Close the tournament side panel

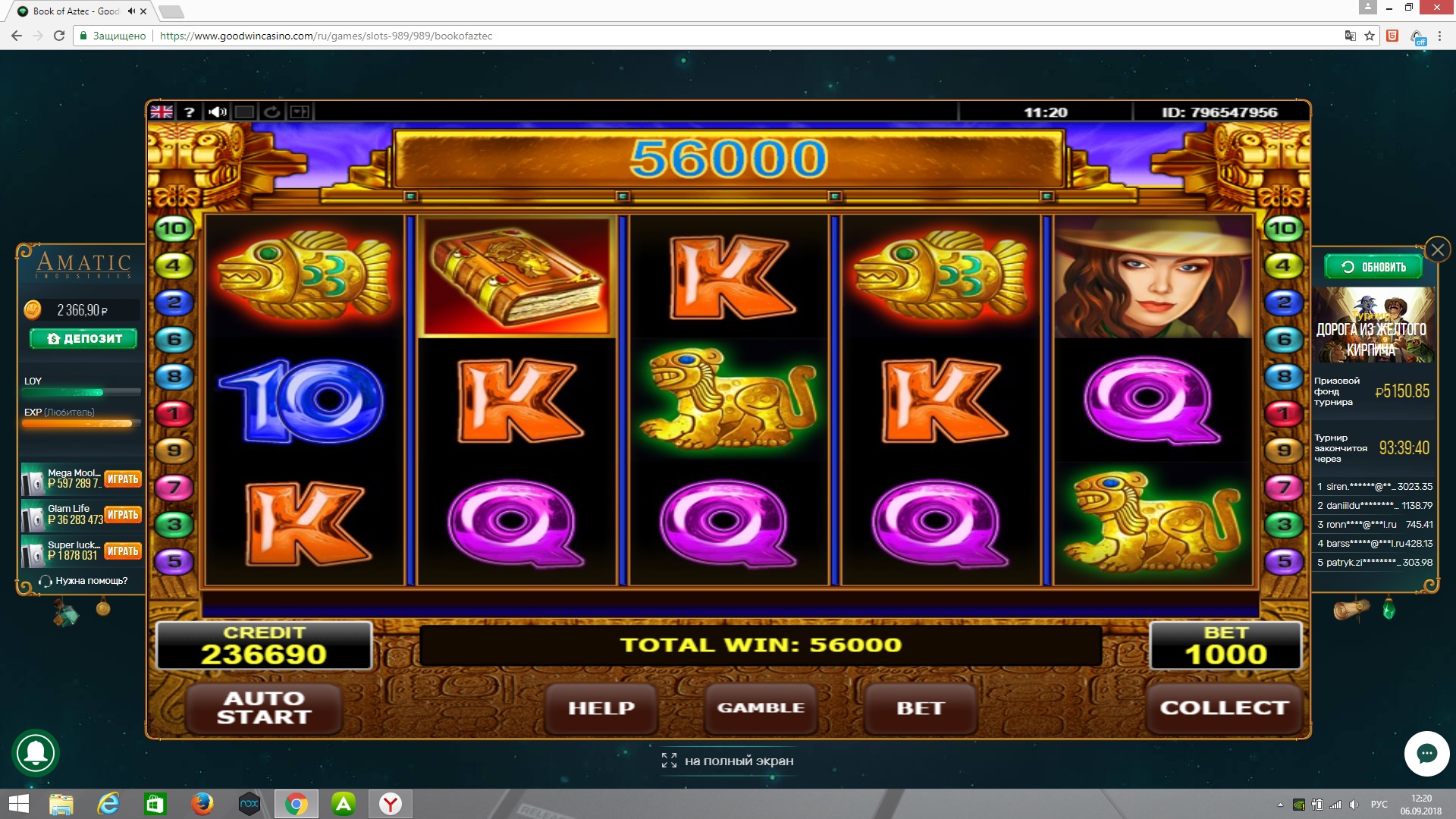(x=1437, y=249)
